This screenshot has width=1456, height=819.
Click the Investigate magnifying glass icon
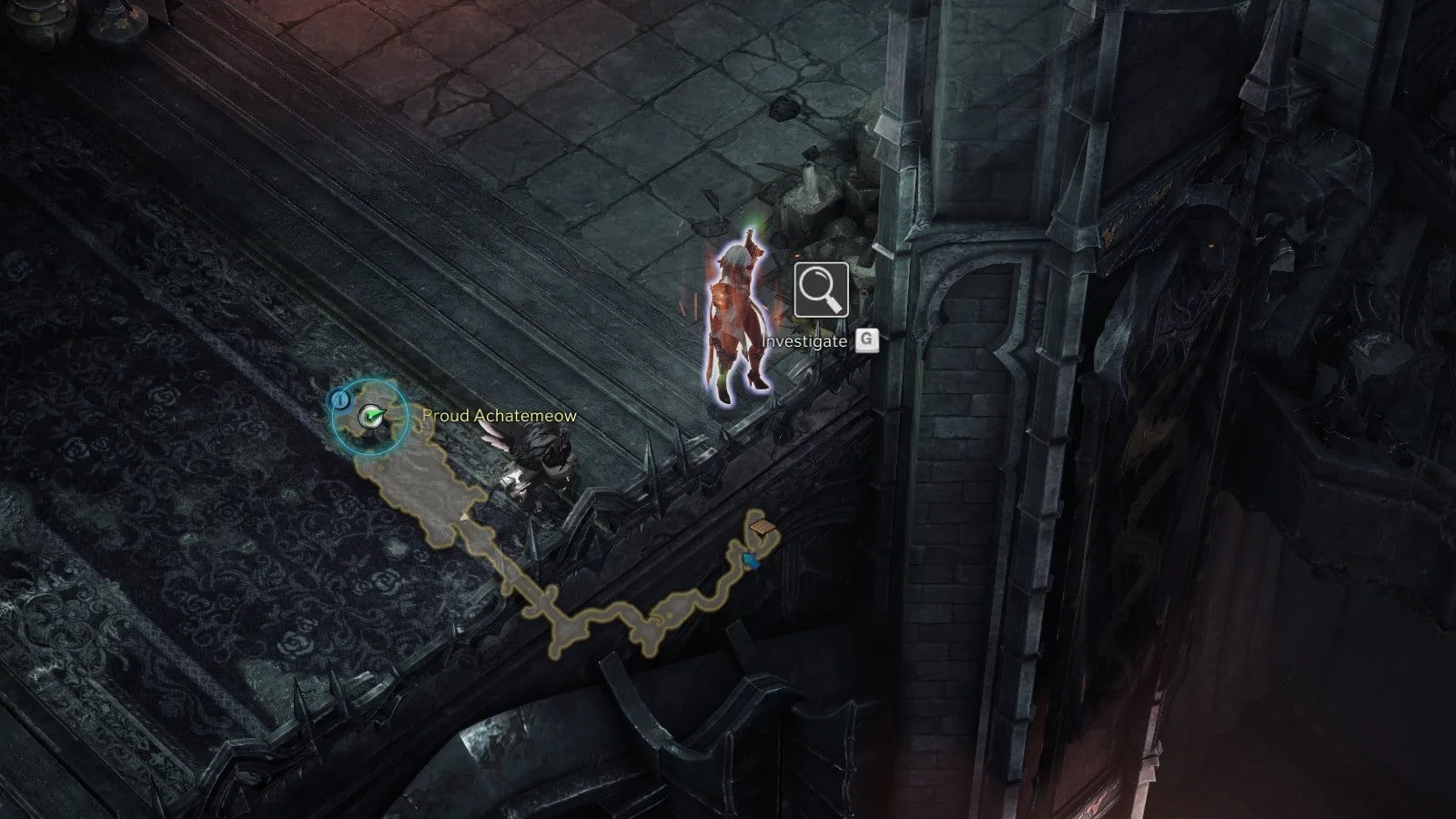click(821, 290)
